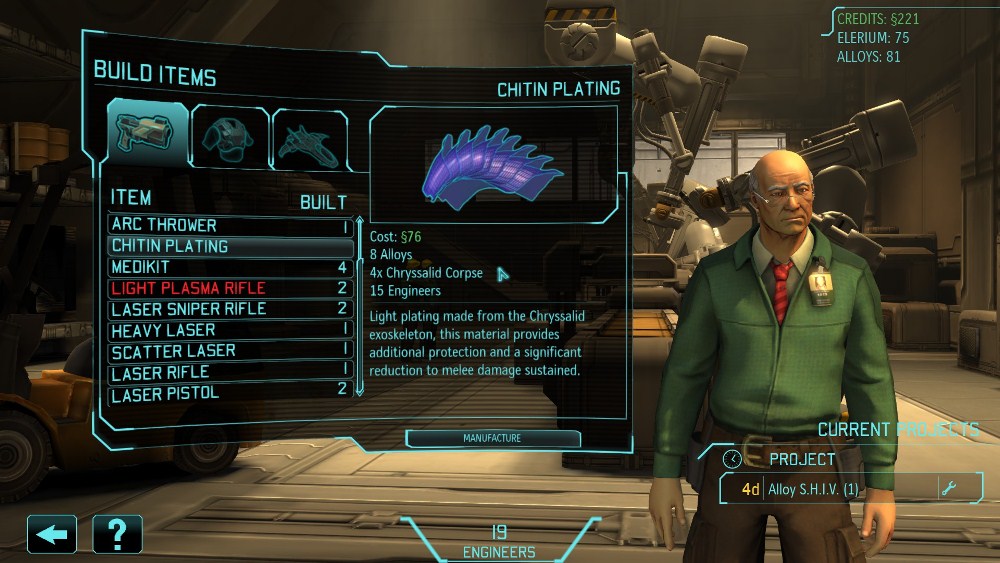Open help with the question mark button
Screen dimensions: 1000x563
click(117, 534)
